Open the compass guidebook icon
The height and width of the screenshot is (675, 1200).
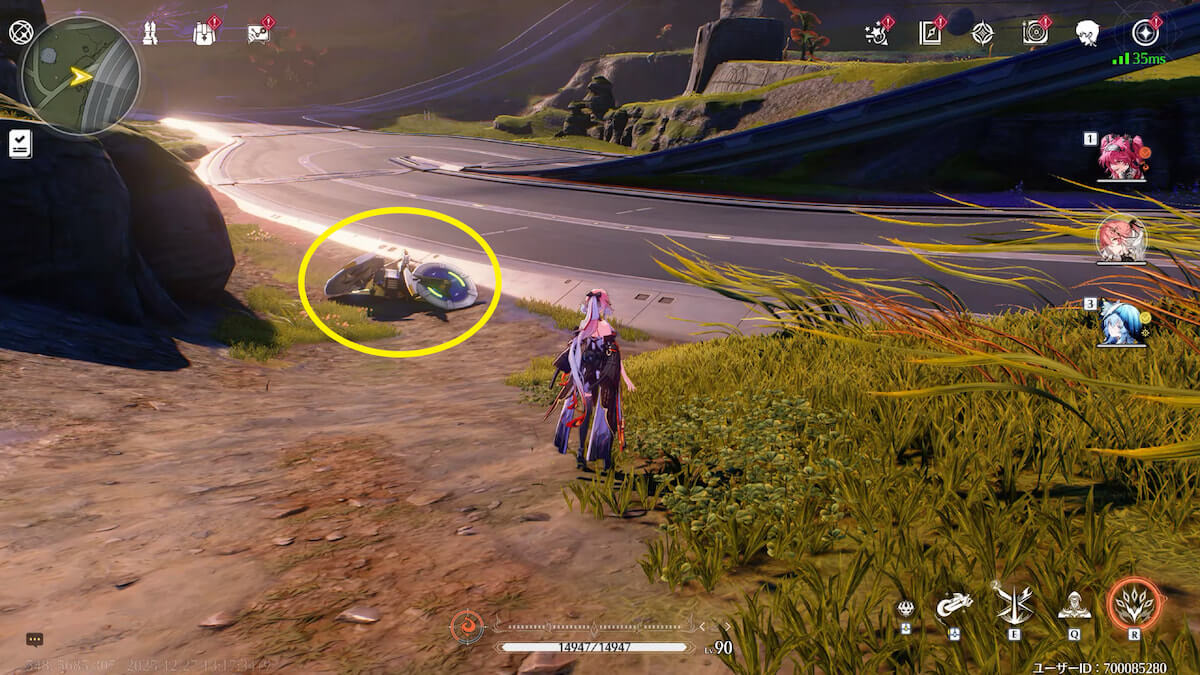[931, 33]
